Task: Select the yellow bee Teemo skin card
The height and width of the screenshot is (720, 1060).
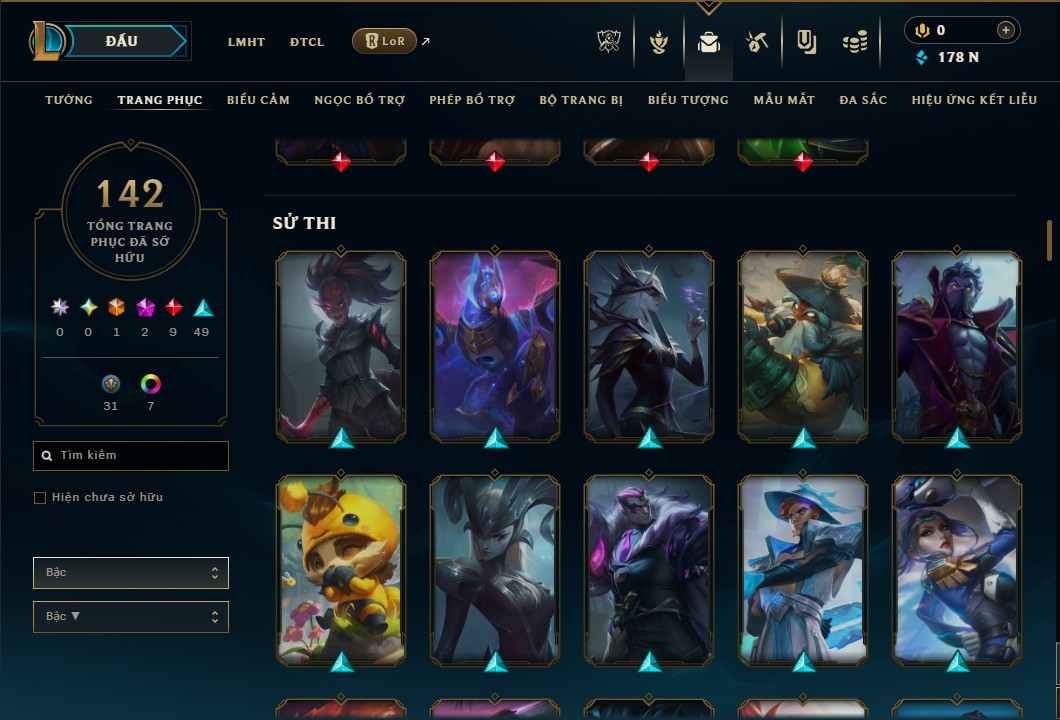Action: [x=341, y=568]
